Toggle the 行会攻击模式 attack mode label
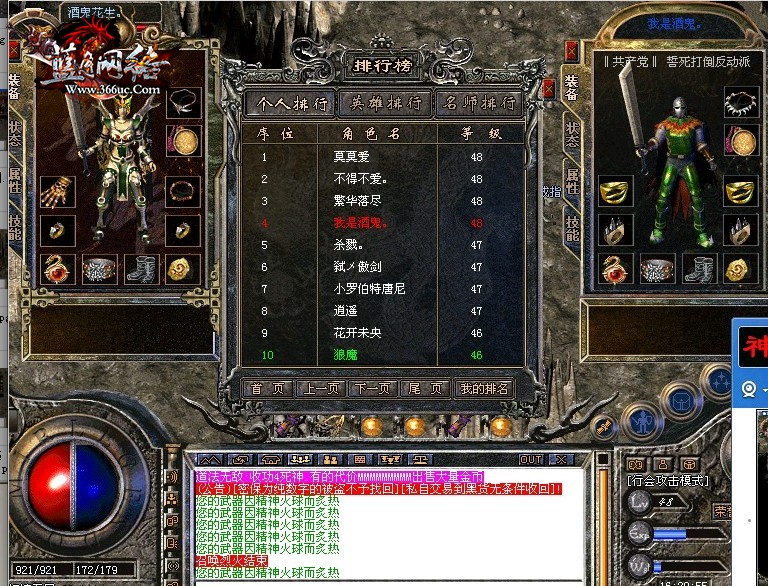Image resolution: width=768 pixels, height=586 pixels. (668, 481)
